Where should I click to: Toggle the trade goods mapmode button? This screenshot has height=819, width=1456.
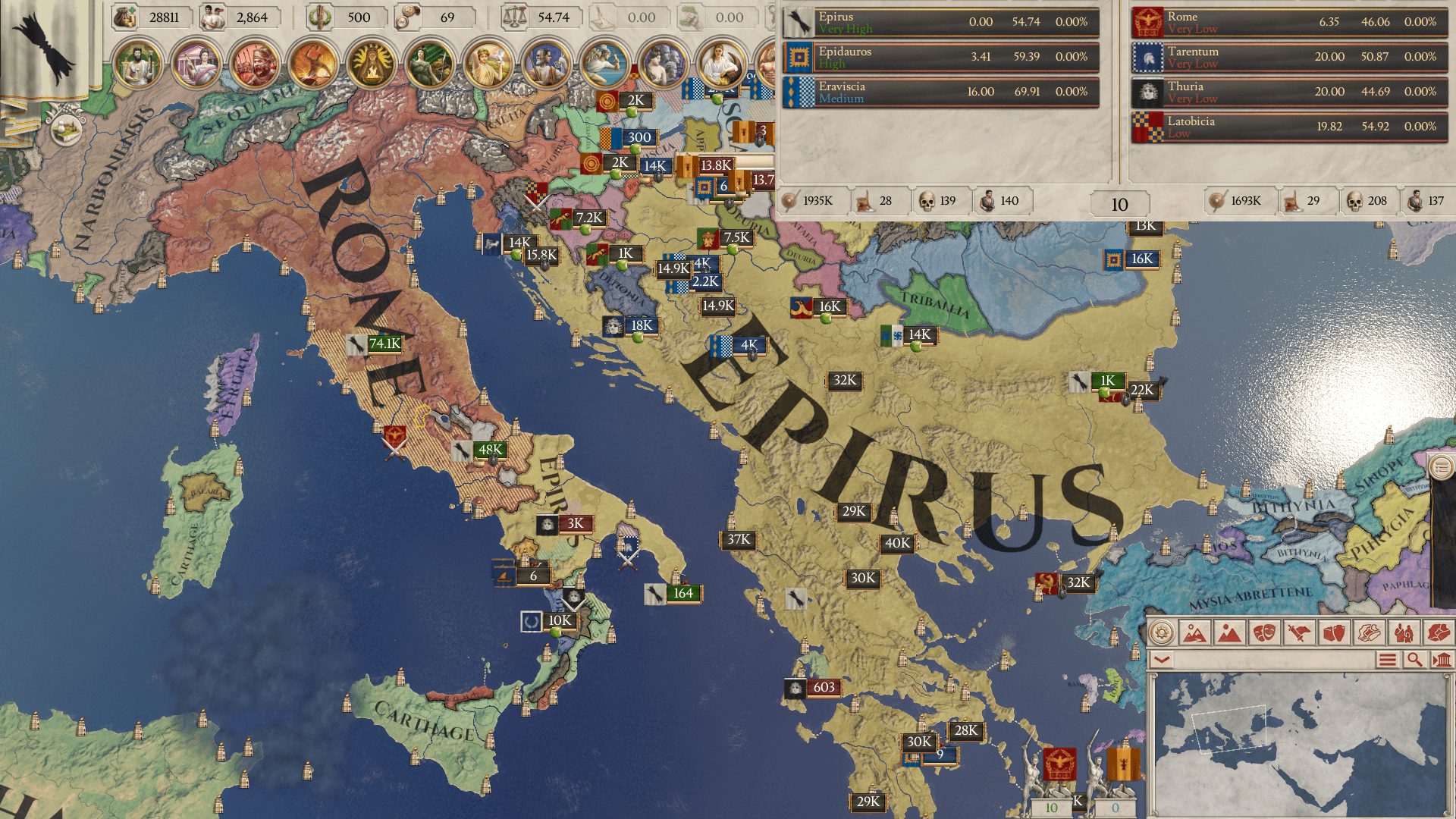point(1332,632)
